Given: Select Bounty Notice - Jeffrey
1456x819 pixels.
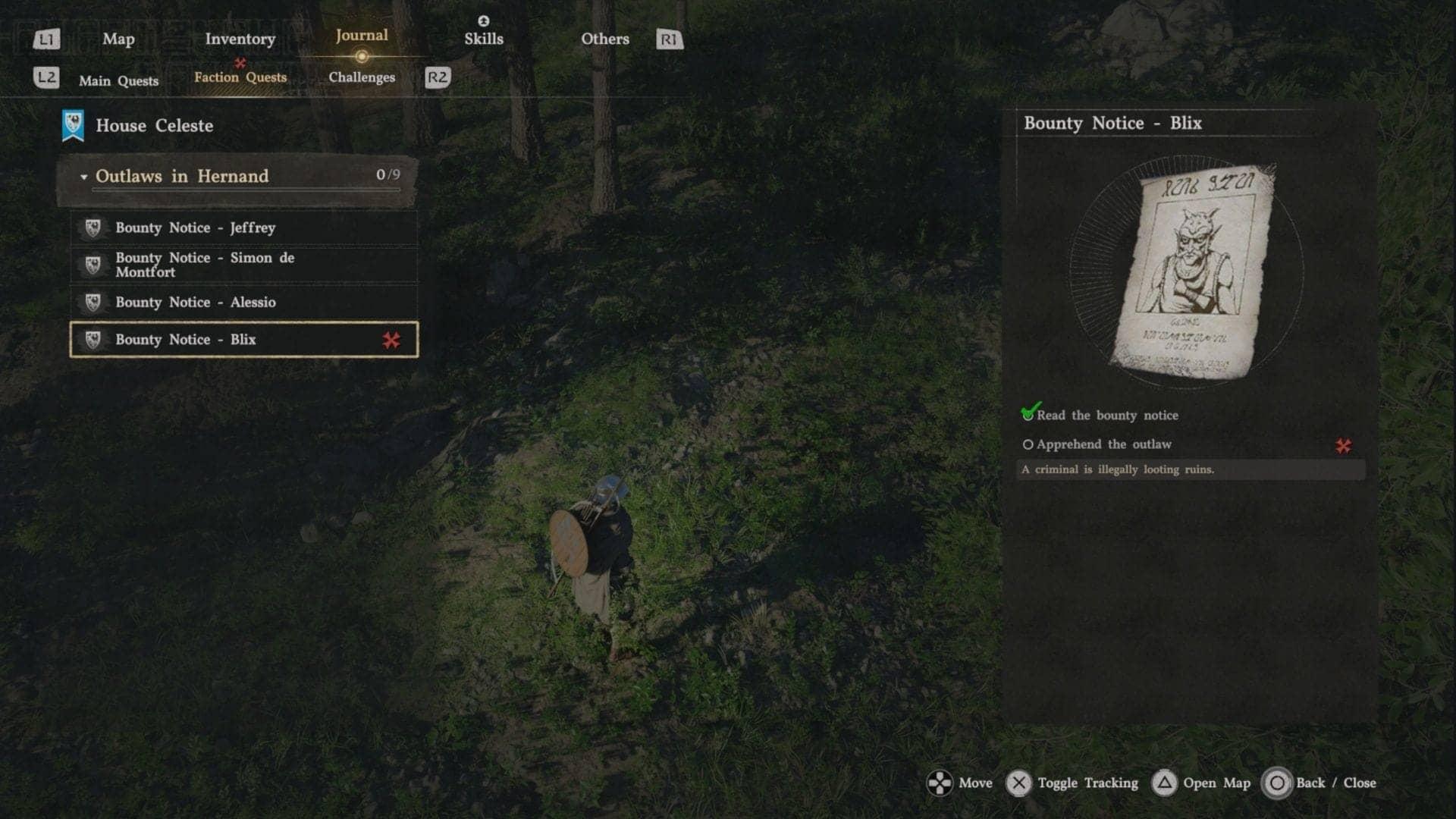Looking at the screenshot, I should [243, 227].
